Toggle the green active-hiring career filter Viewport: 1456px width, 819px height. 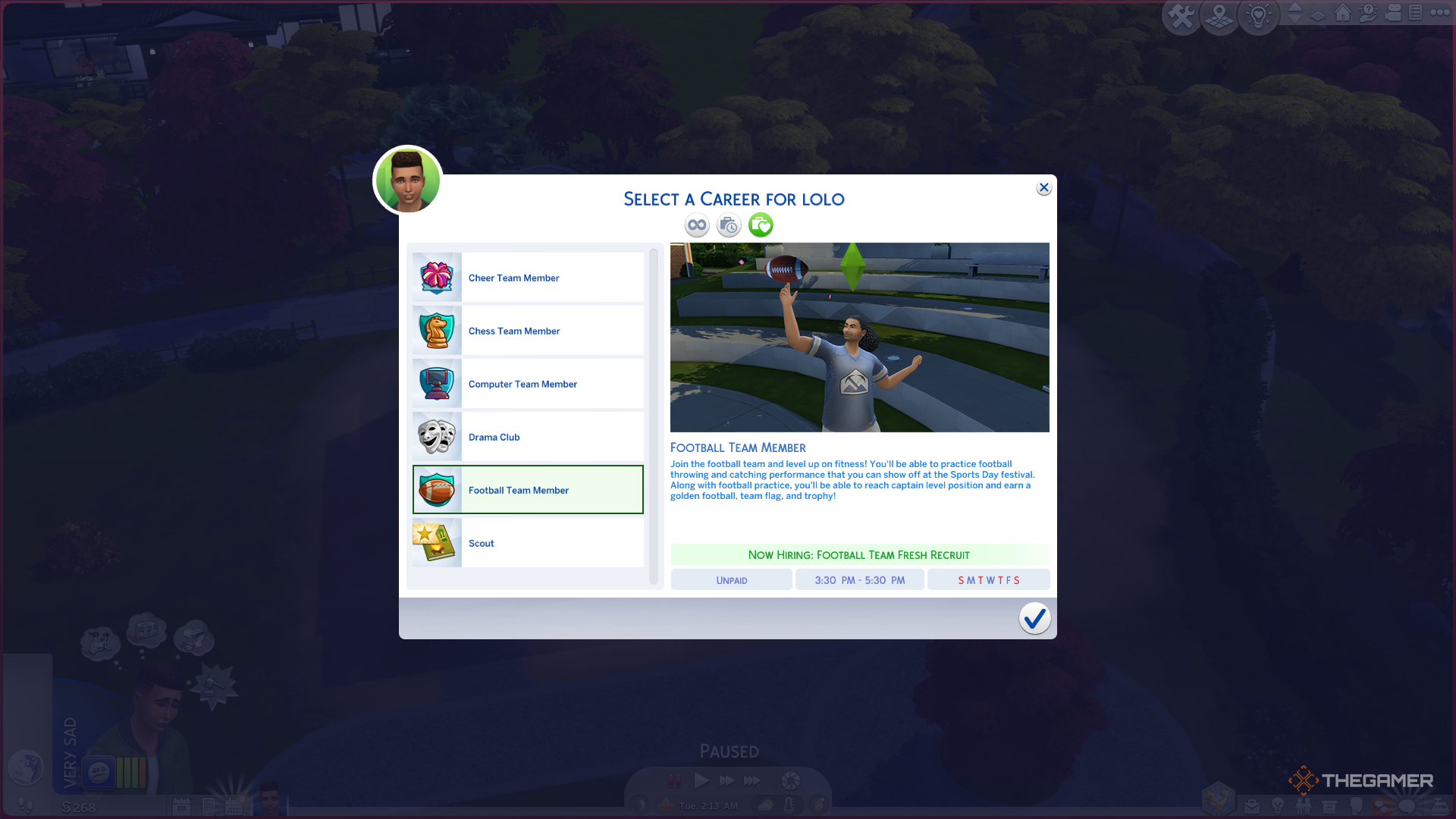(760, 224)
